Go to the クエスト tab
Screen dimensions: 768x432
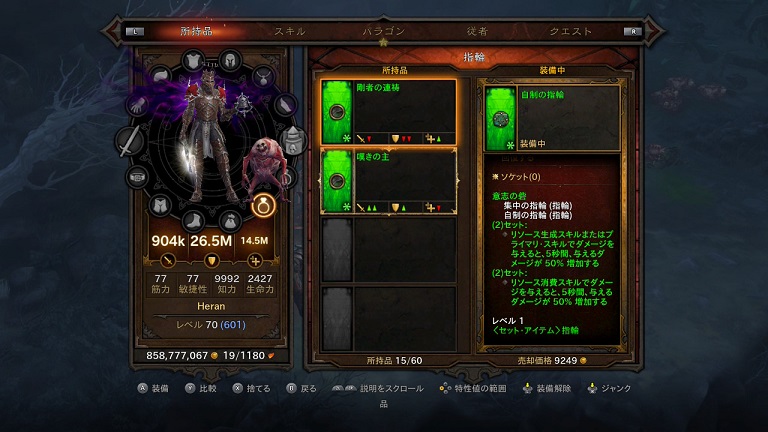571,31
